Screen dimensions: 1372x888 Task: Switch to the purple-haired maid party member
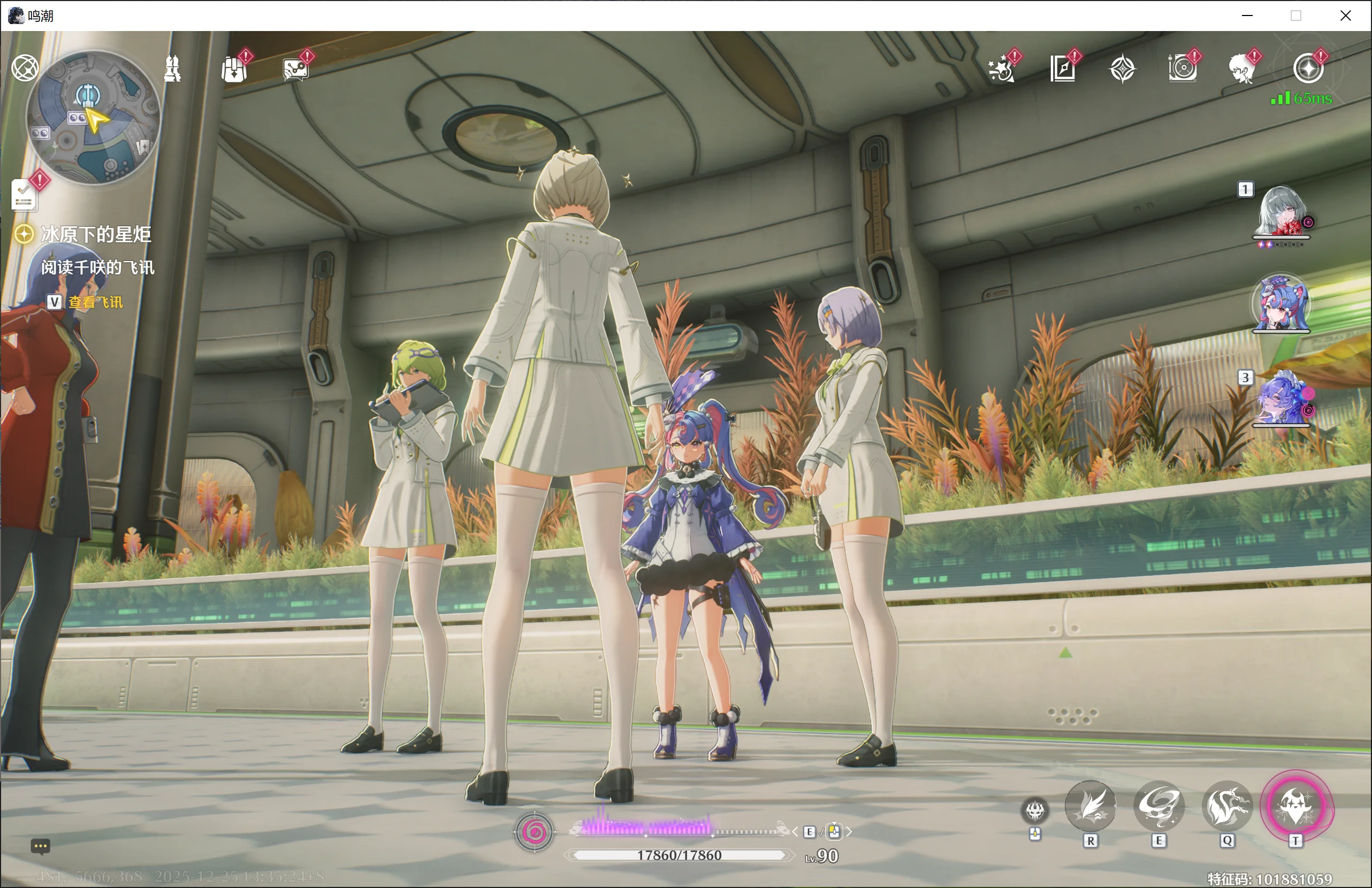(1281, 399)
